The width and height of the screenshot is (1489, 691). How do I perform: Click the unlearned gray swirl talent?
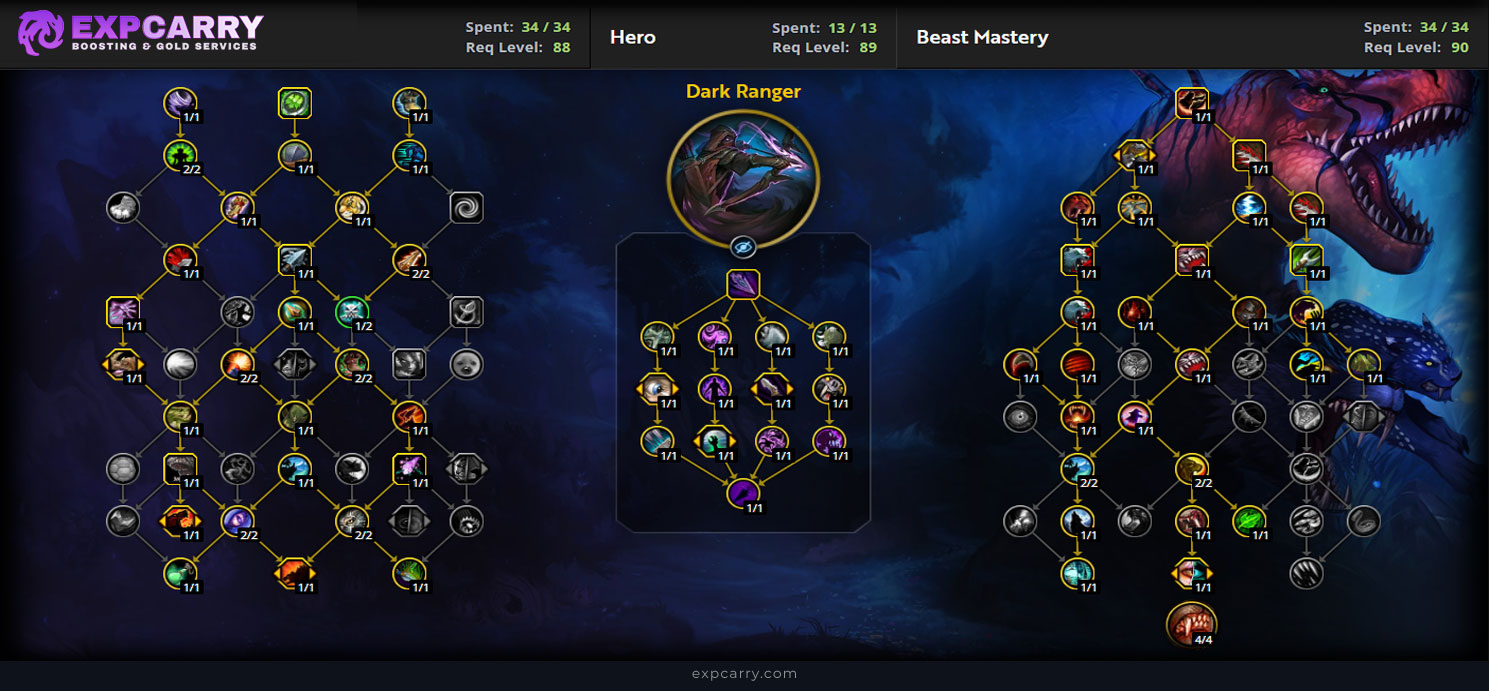466,207
